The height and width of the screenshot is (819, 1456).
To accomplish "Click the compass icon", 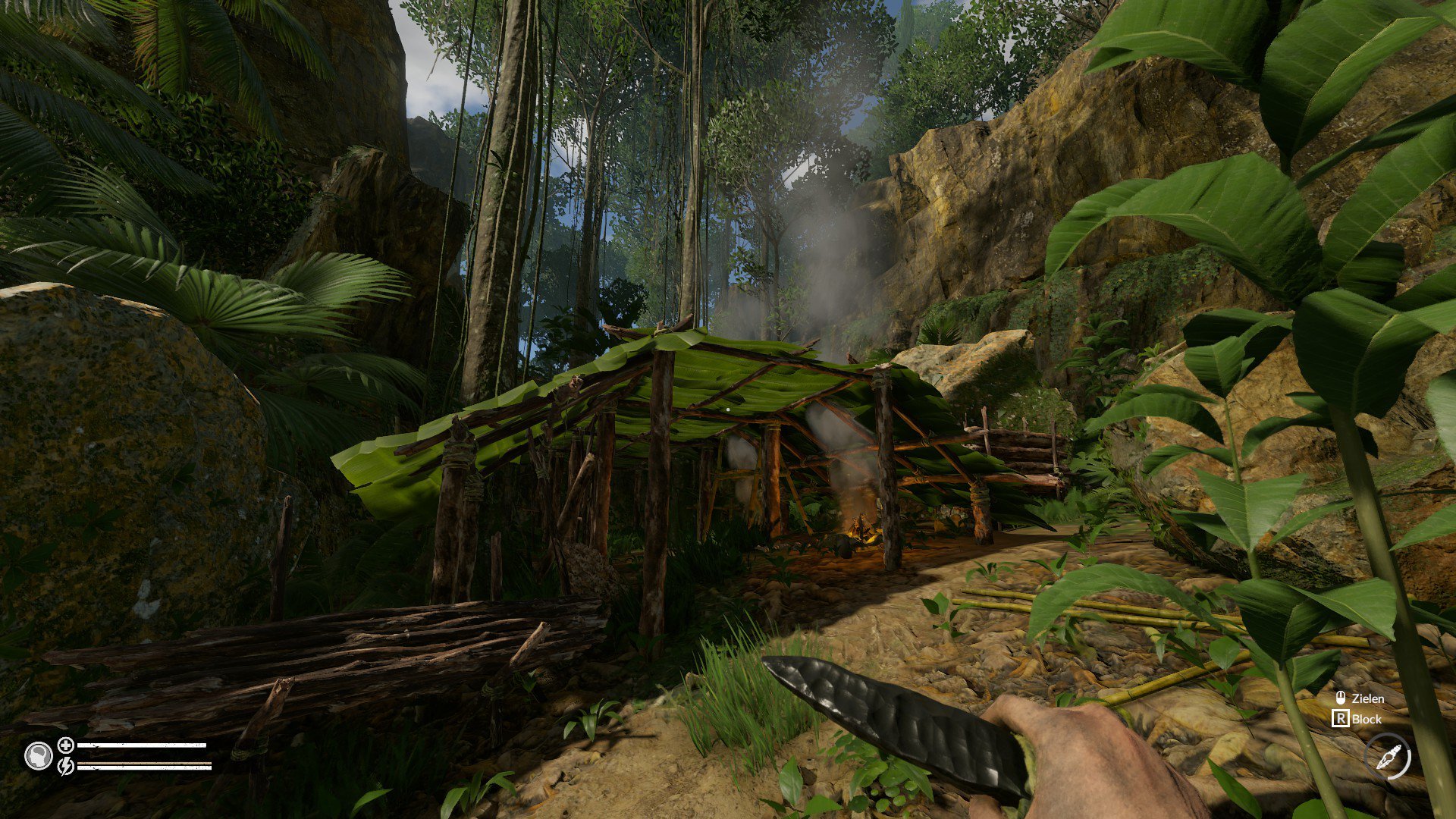I will (1388, 757).
